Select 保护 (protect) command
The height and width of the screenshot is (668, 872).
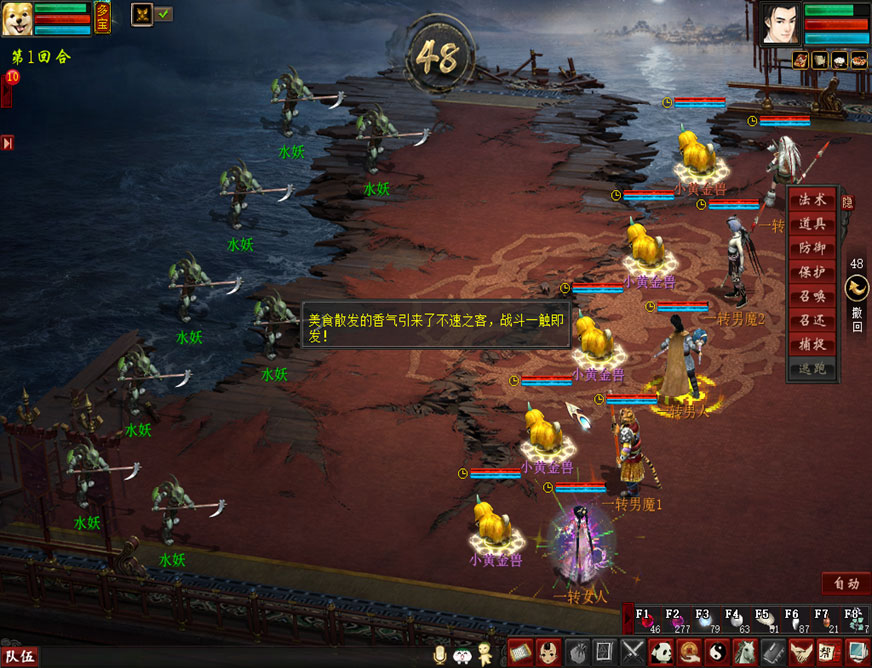(811, 272)
